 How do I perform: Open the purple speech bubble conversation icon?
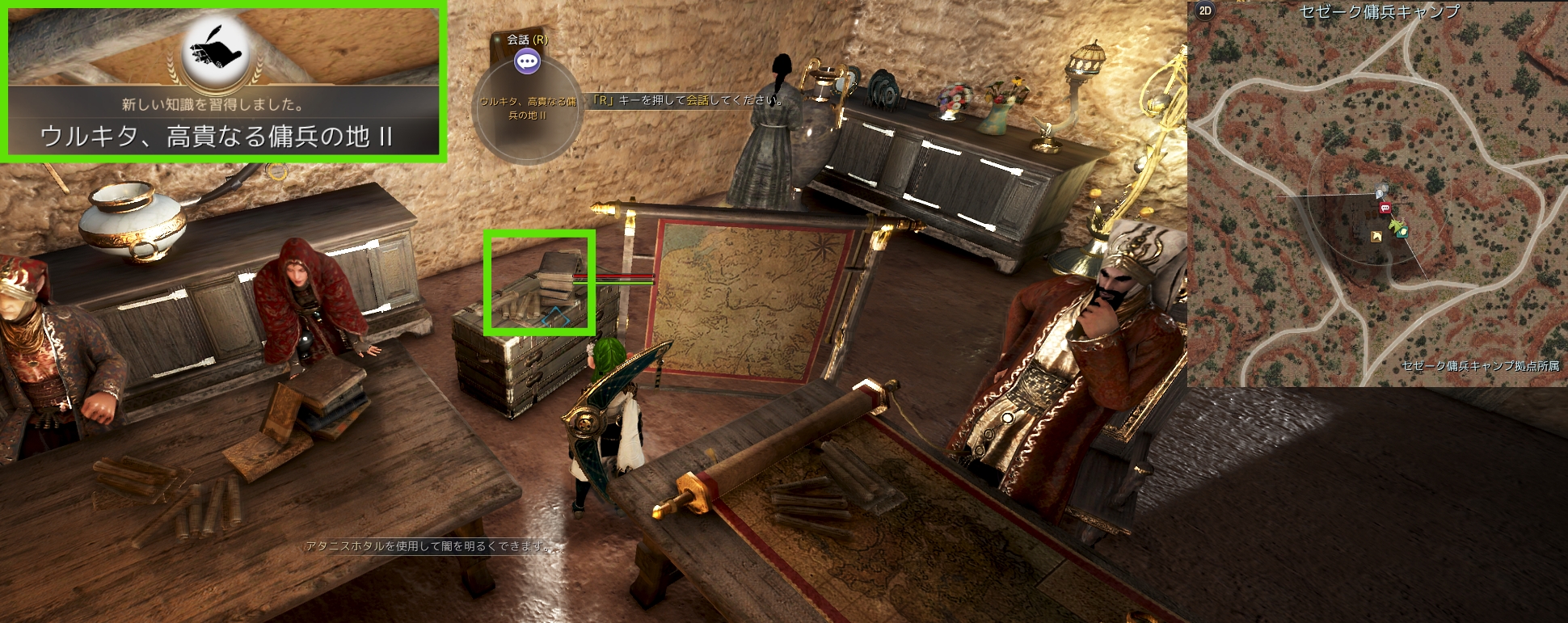click(527, 61)
